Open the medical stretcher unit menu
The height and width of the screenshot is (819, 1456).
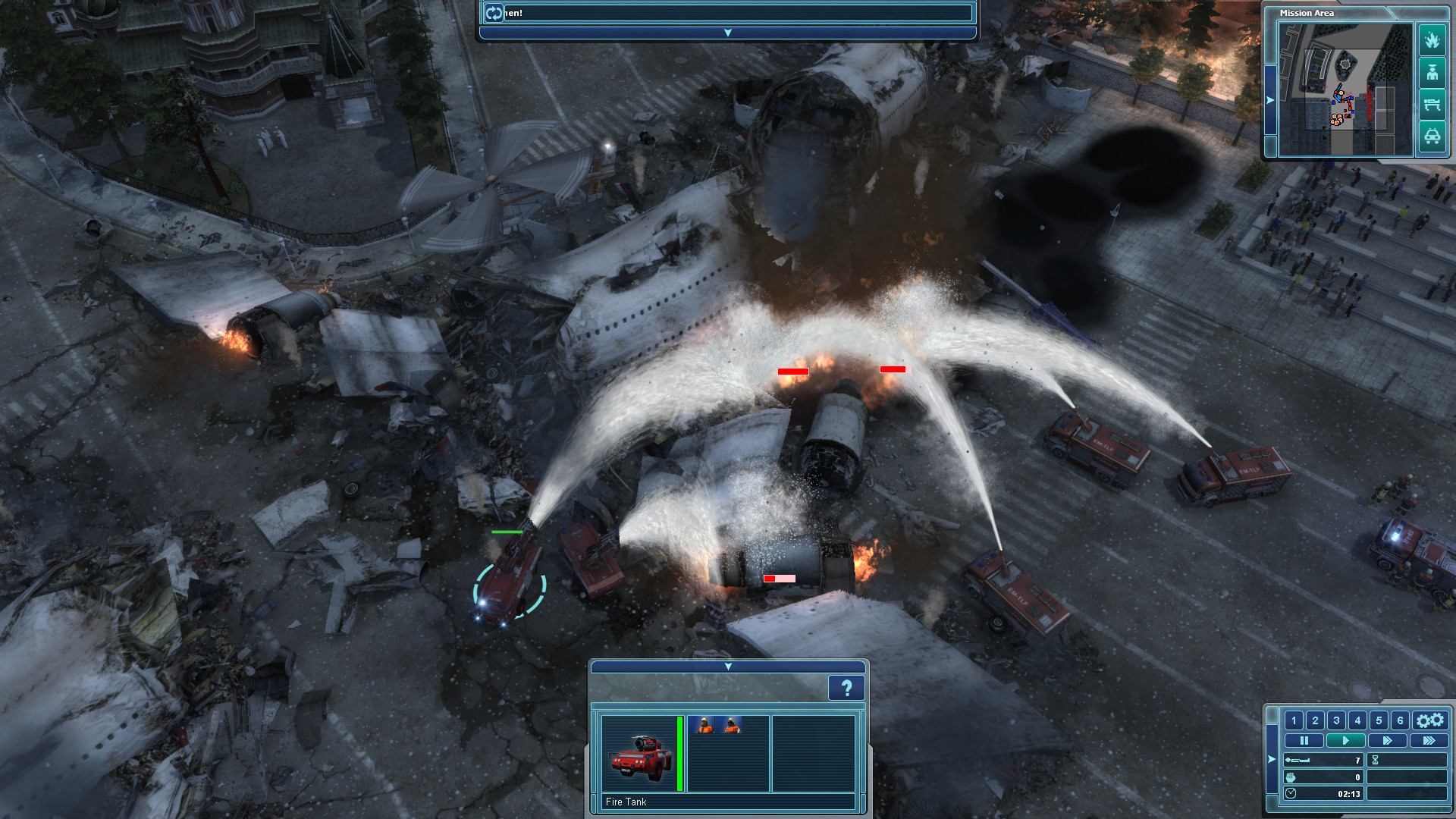pos(1432,101)
